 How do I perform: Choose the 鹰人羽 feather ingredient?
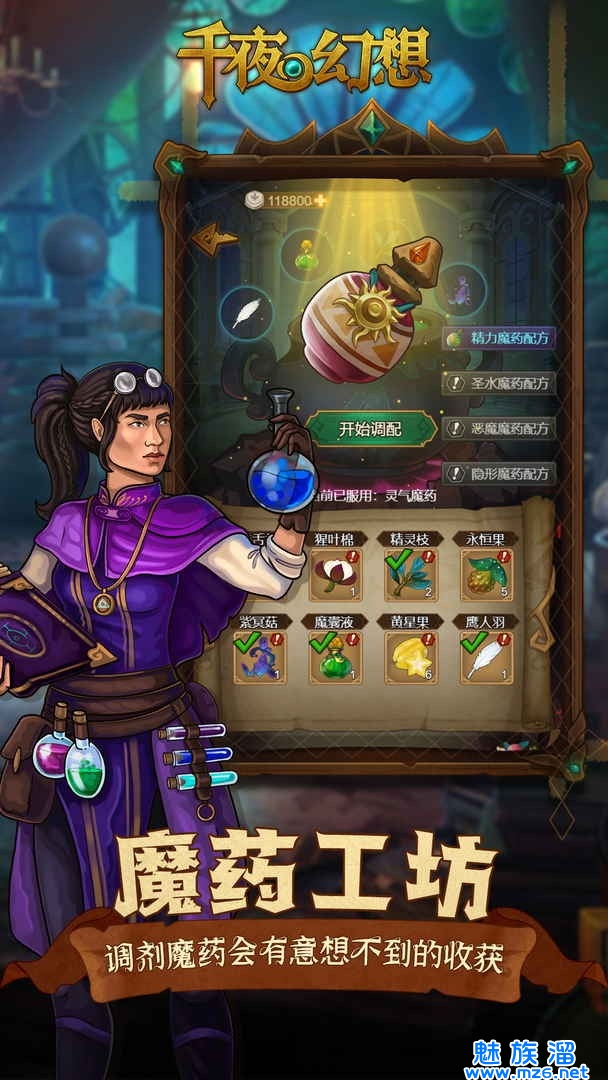pos(486,657)
